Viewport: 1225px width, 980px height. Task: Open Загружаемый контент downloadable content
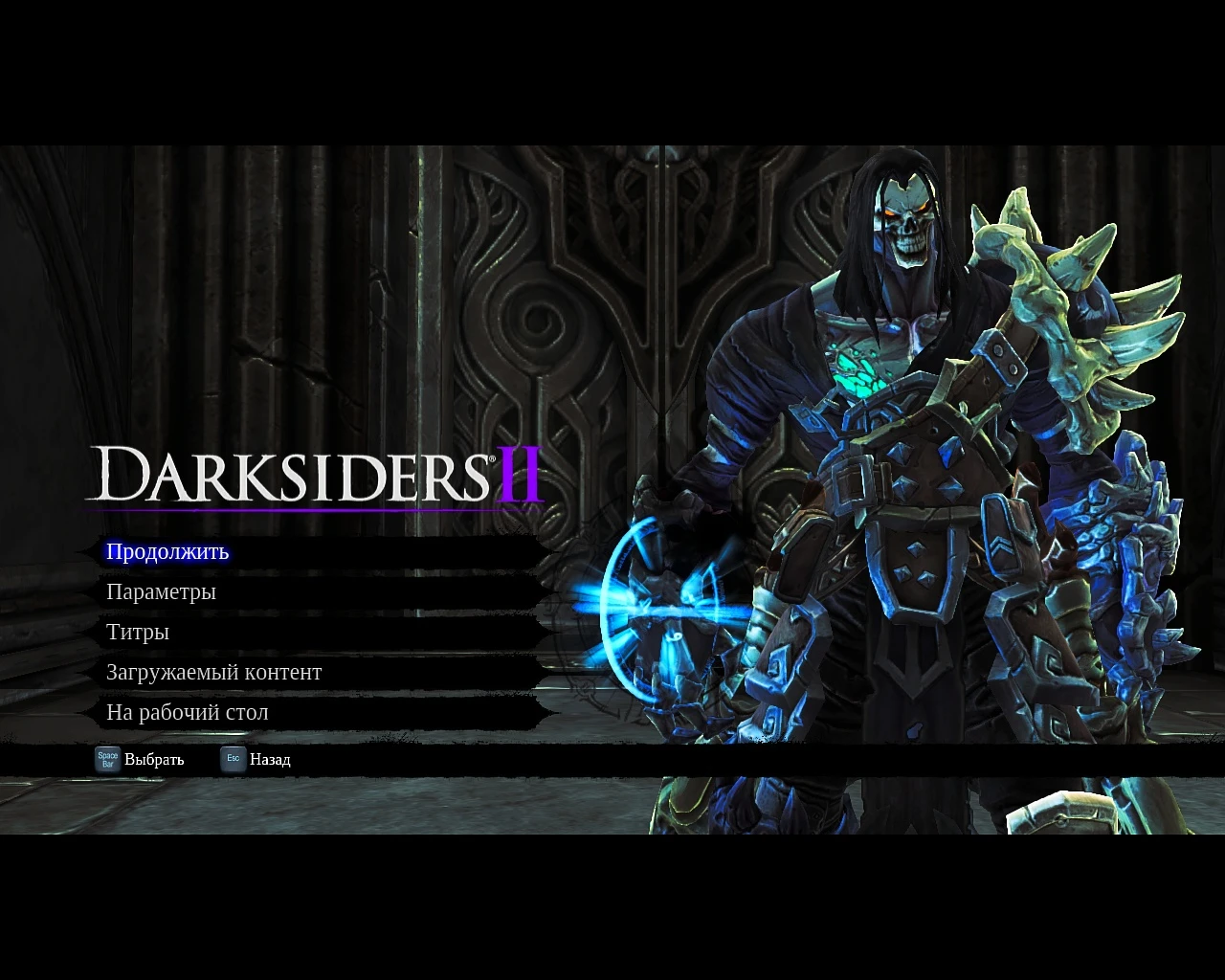pos(214,672)
